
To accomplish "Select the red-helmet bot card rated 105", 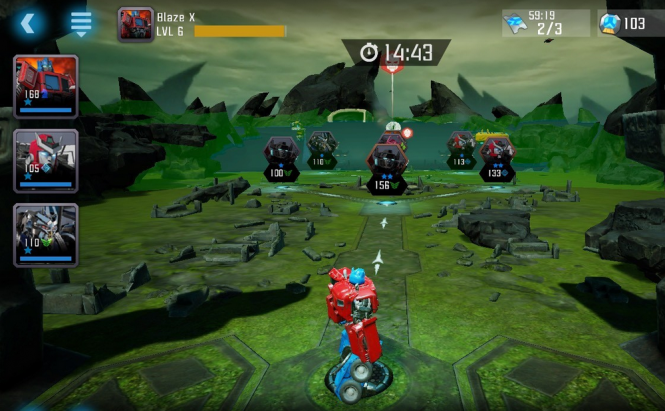I will (x=46, y=159).
